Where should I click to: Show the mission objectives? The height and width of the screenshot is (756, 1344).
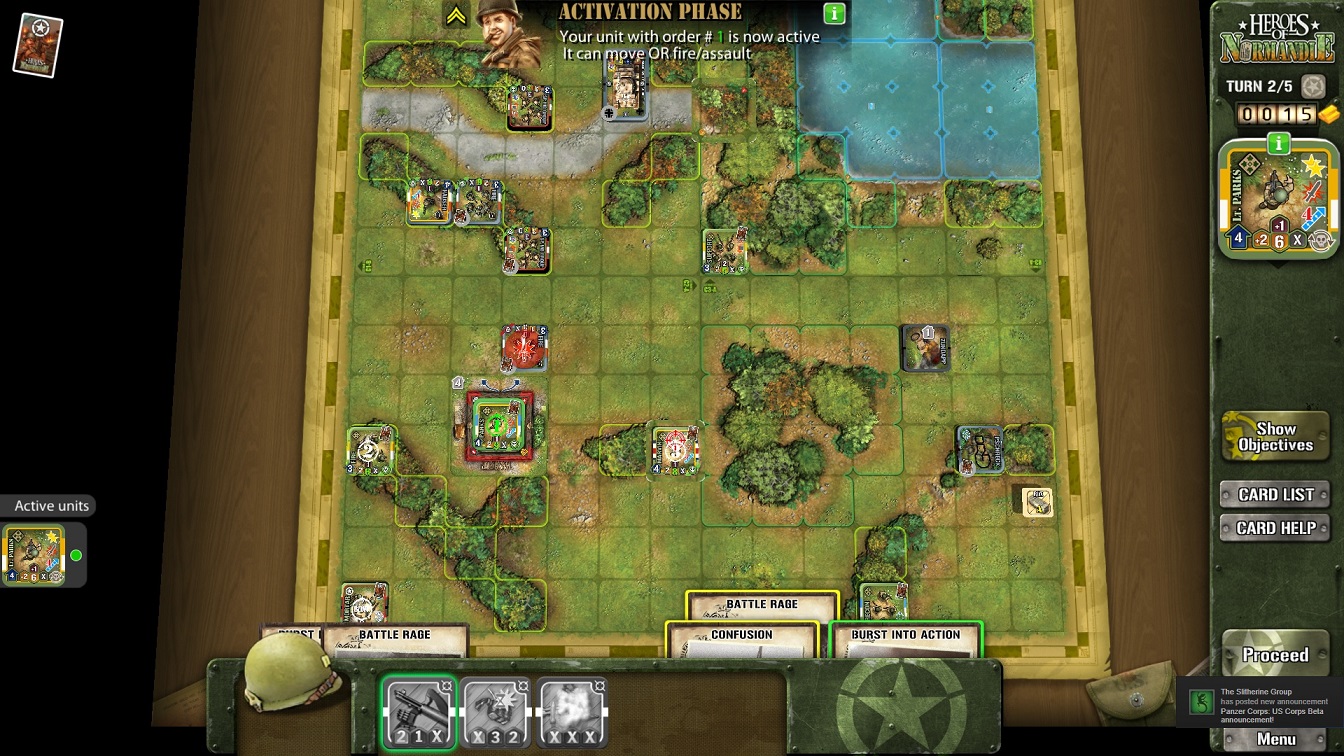coord(1275,437)
